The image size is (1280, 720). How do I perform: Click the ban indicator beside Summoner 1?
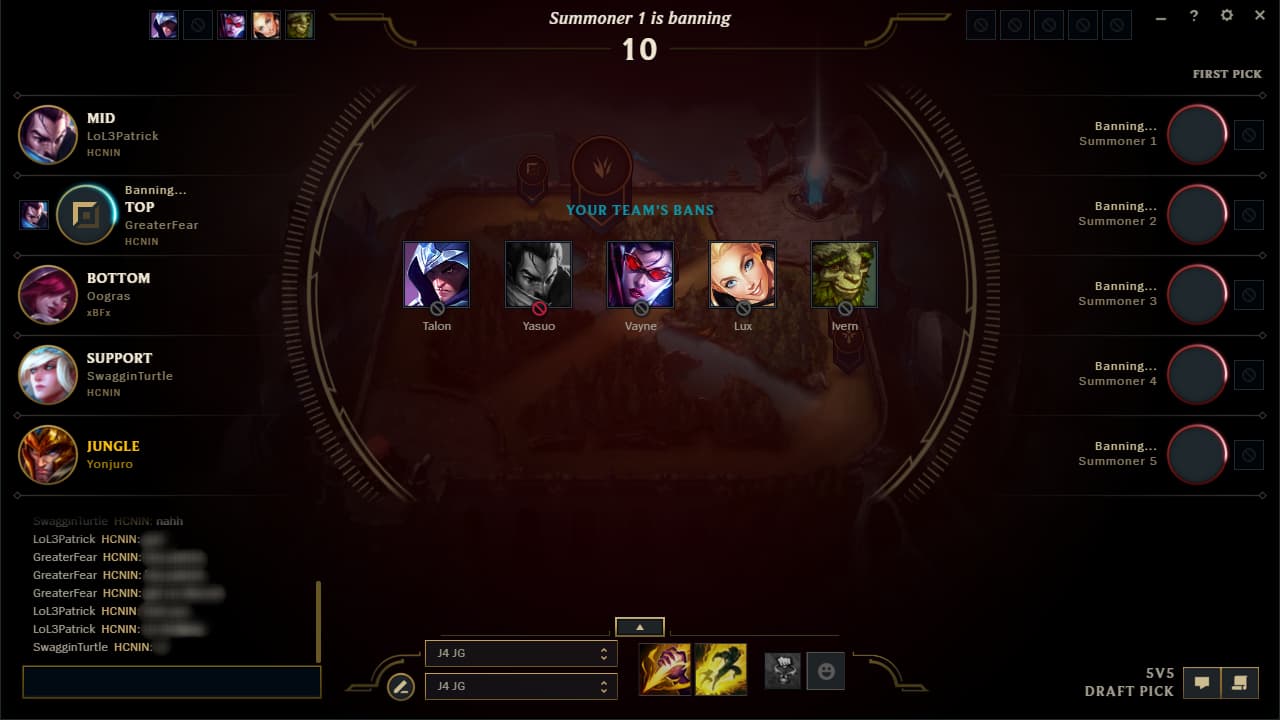[1248, 135]
